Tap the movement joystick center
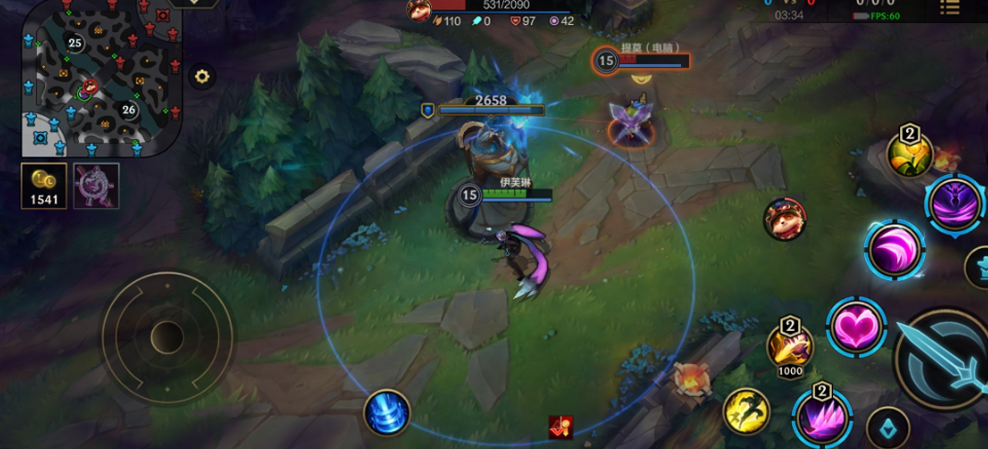This screenshot has width=988, height=449. [167, 338]
